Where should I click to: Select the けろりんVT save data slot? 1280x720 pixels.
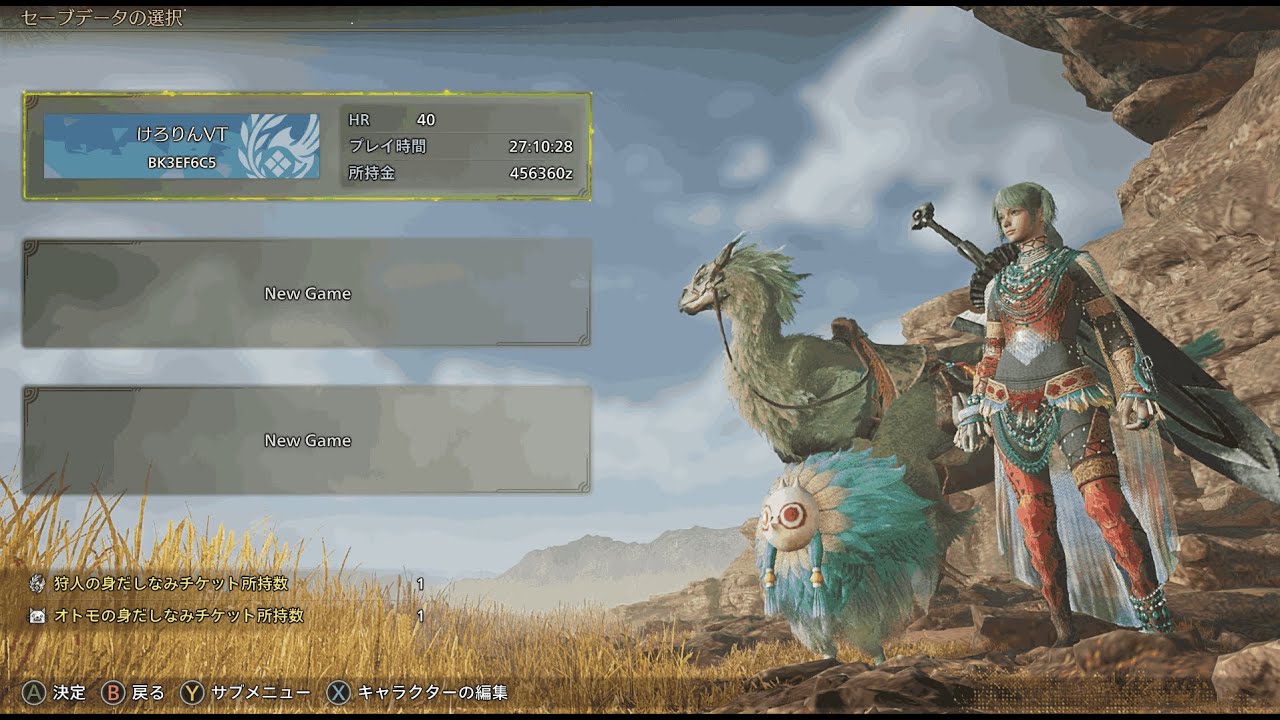point(306,146)
